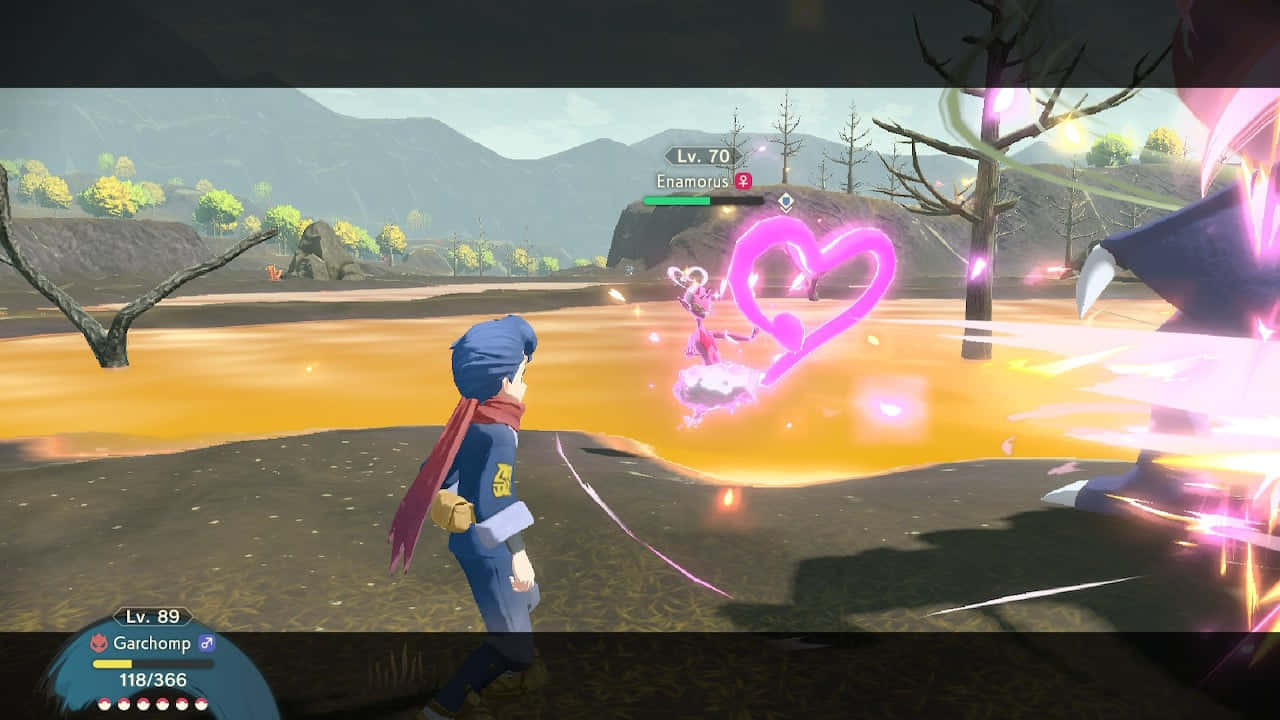Click the type icon next to Garchomp

click(99, 644)
